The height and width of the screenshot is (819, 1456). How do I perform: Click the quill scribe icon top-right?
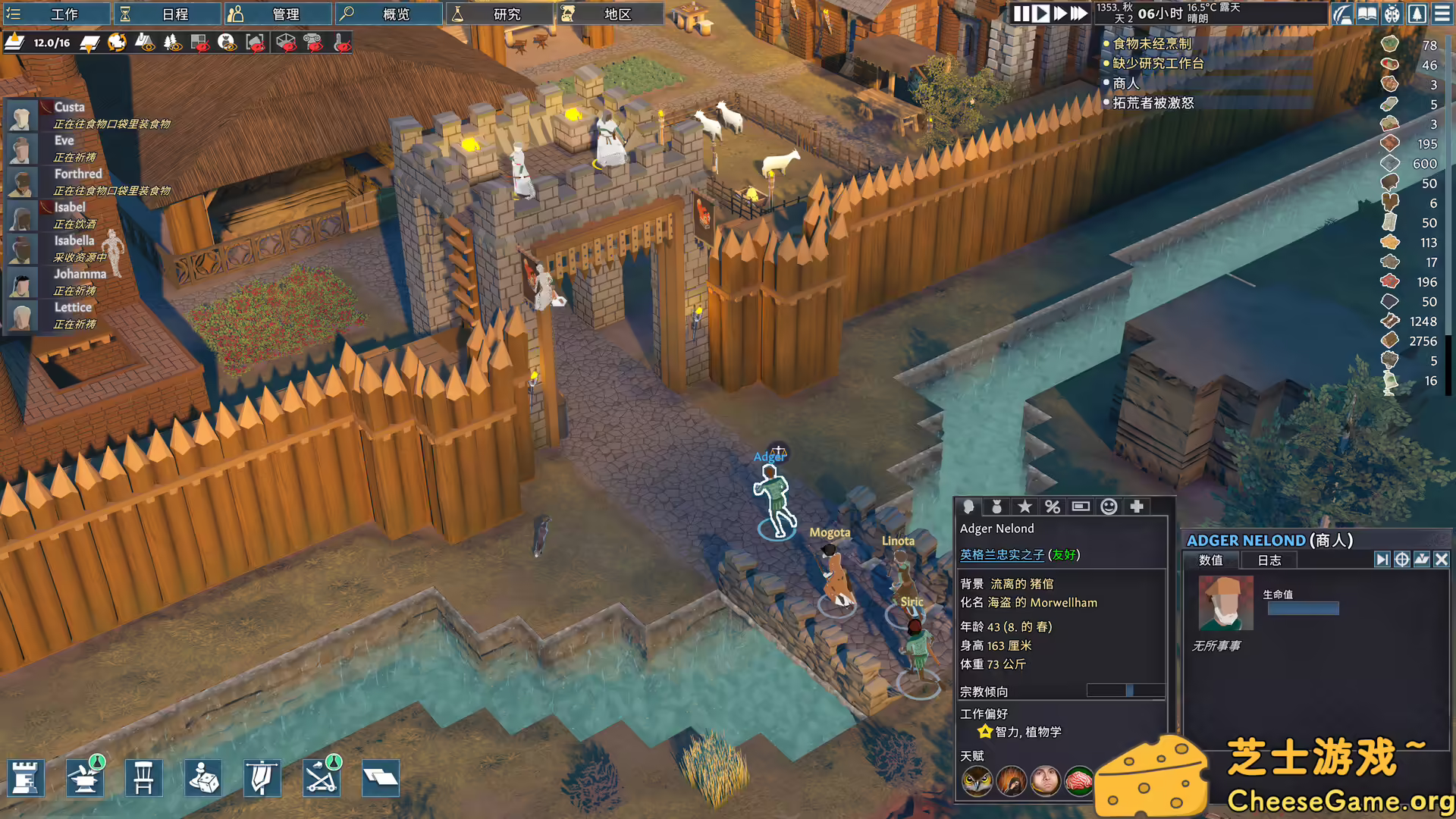point(1342,13)
